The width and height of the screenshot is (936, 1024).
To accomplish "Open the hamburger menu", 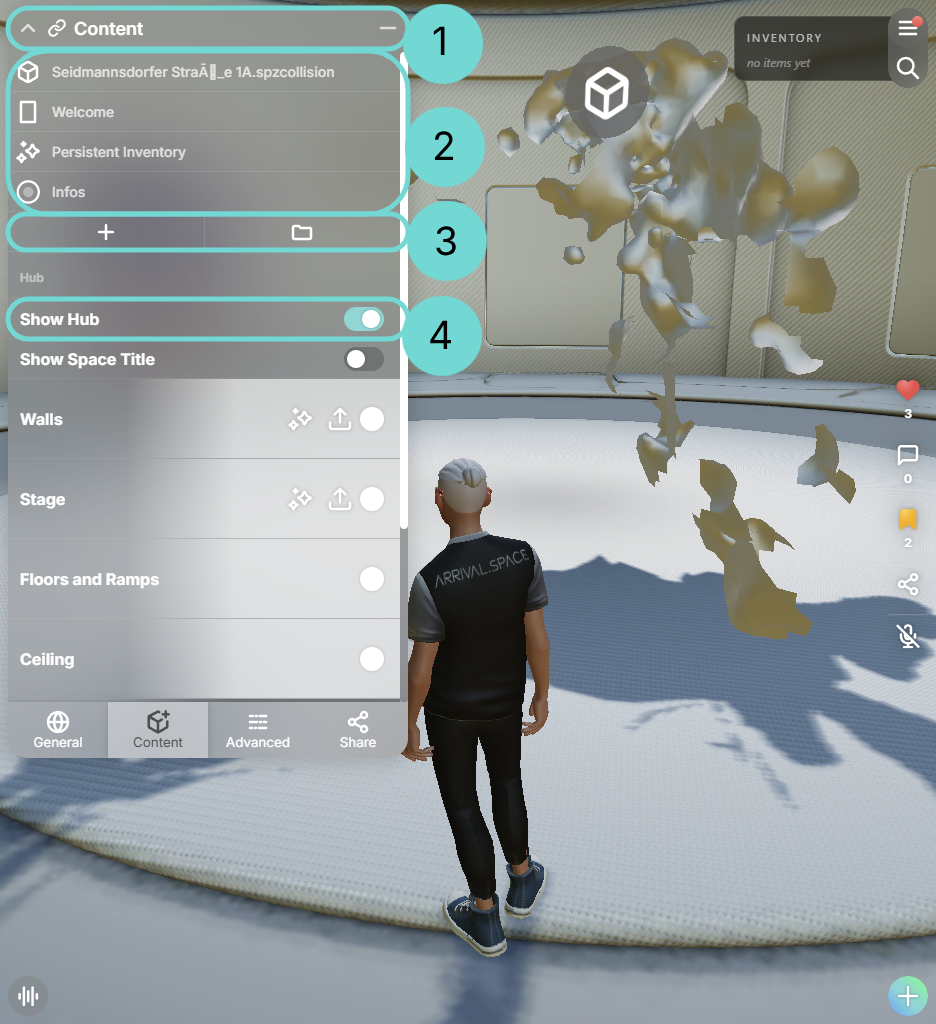I will [907, 28].
